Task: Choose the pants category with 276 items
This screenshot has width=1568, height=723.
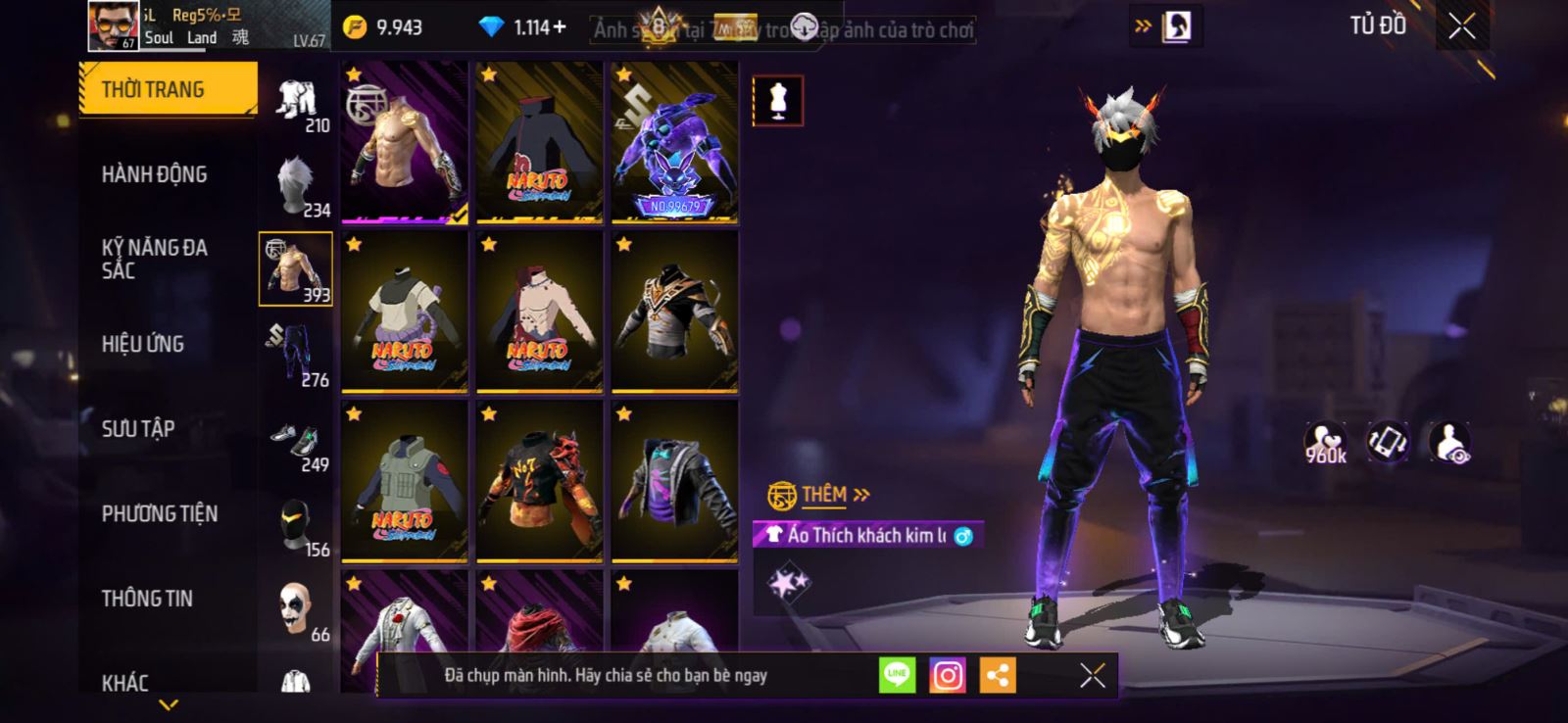Action: click(297, 357)
